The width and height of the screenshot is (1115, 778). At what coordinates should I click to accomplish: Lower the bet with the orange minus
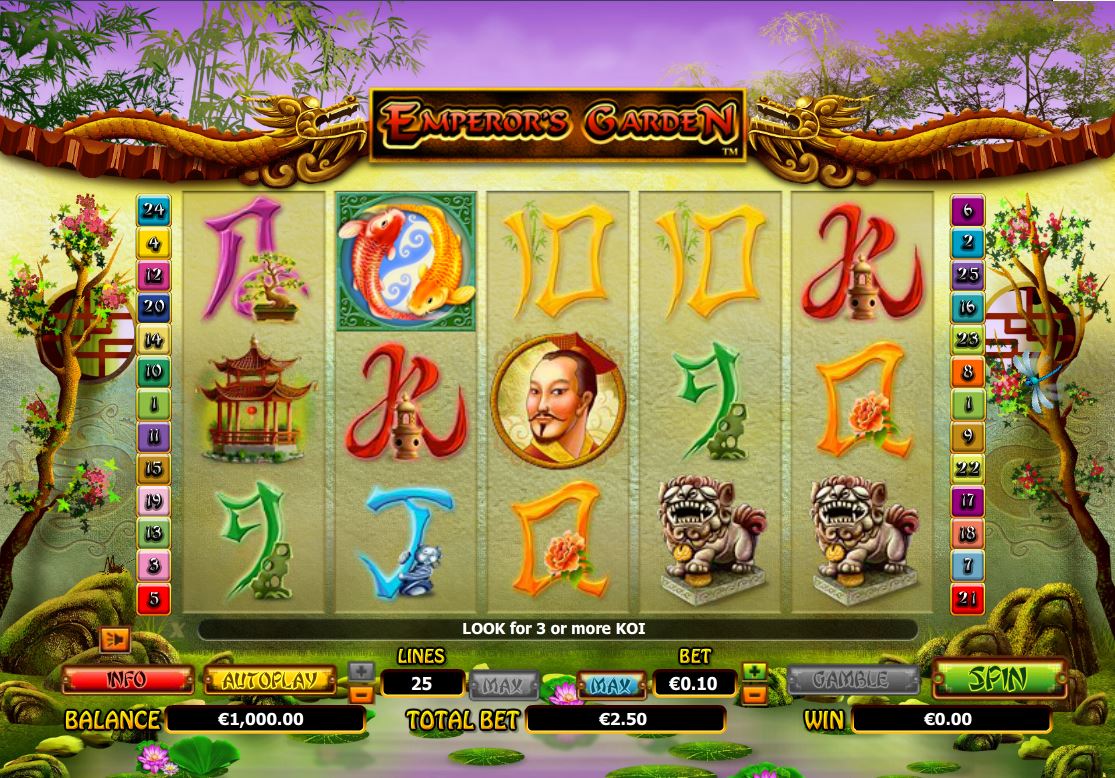click(755, 693)
